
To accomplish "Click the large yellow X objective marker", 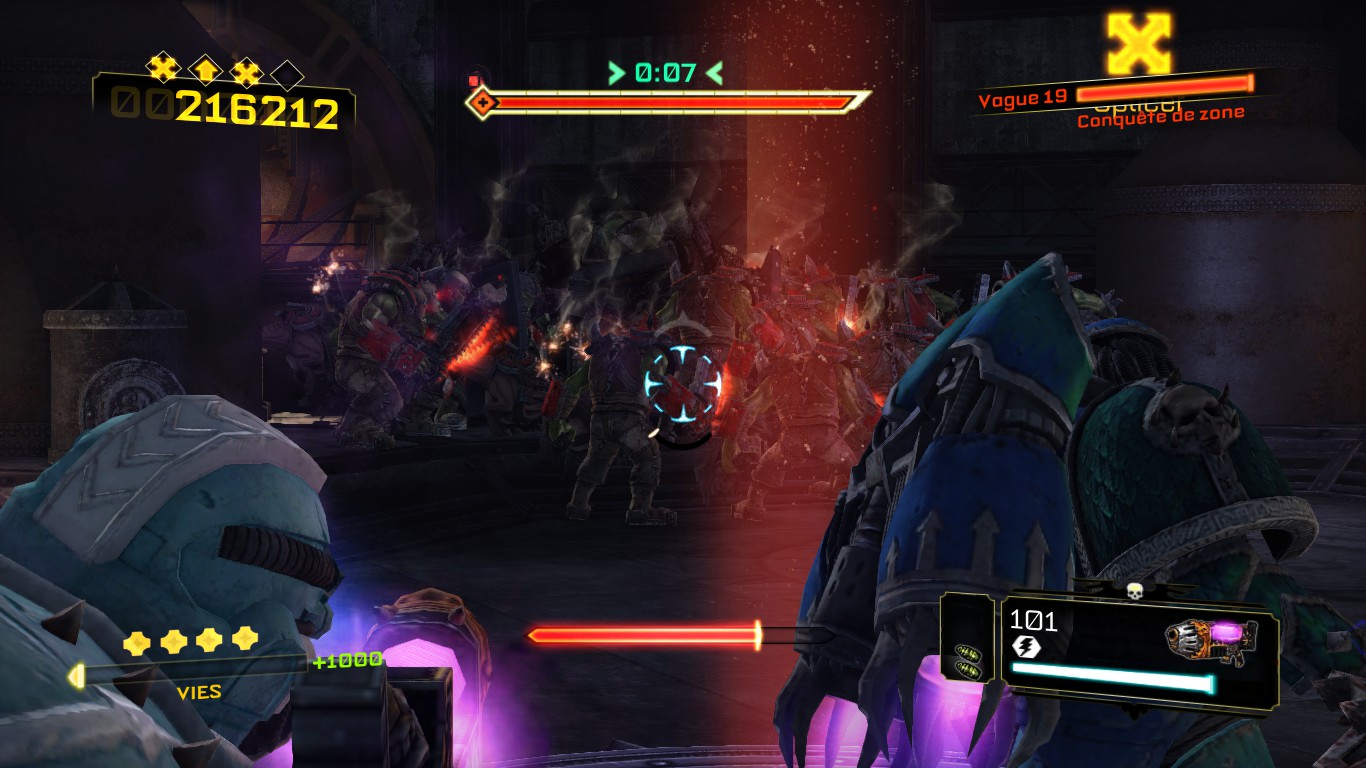I will (1139, 42).
